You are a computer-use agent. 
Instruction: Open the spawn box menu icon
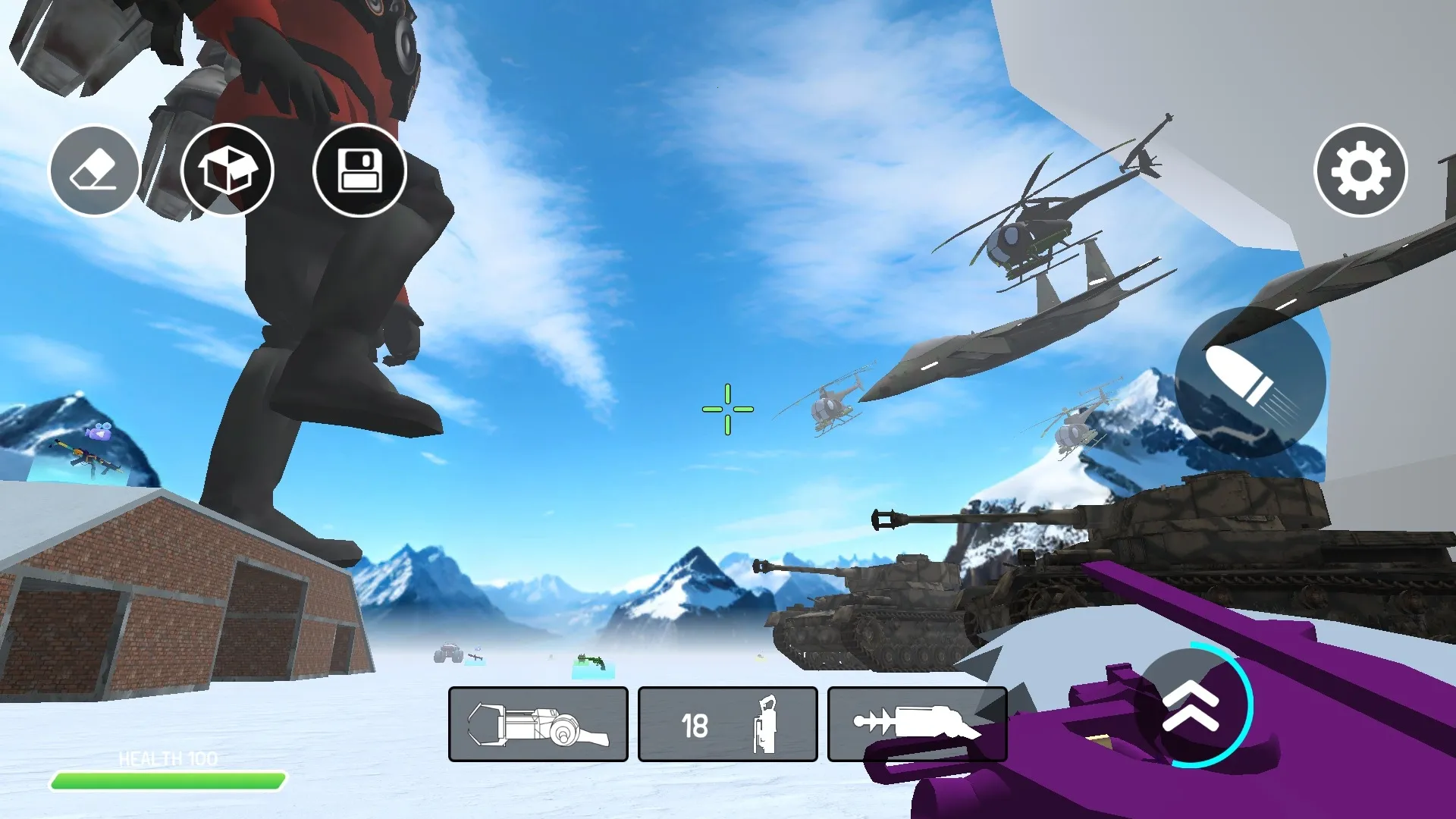227,171
